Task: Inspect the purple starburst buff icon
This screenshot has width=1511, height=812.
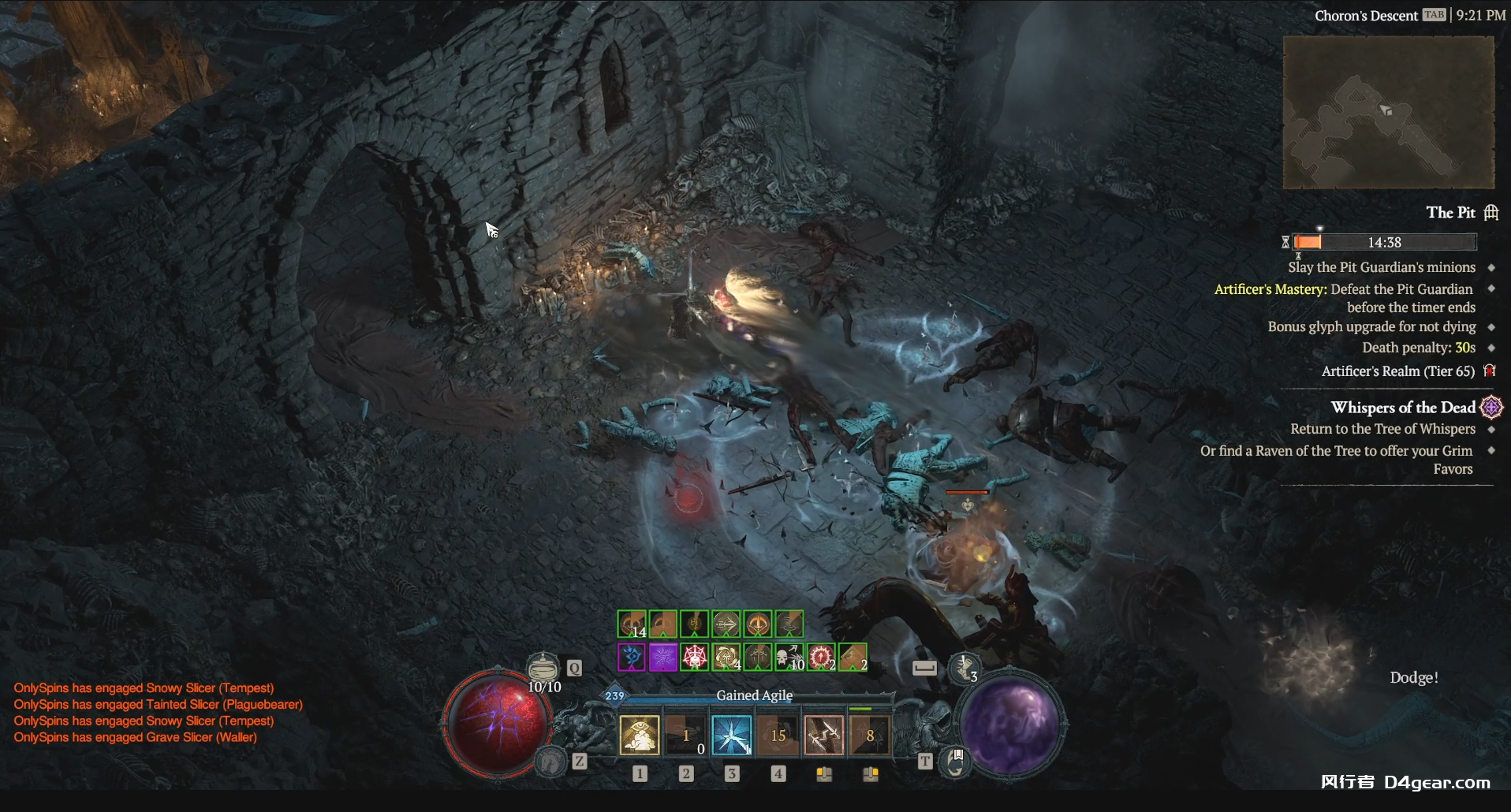Action: tap(662, 657)
